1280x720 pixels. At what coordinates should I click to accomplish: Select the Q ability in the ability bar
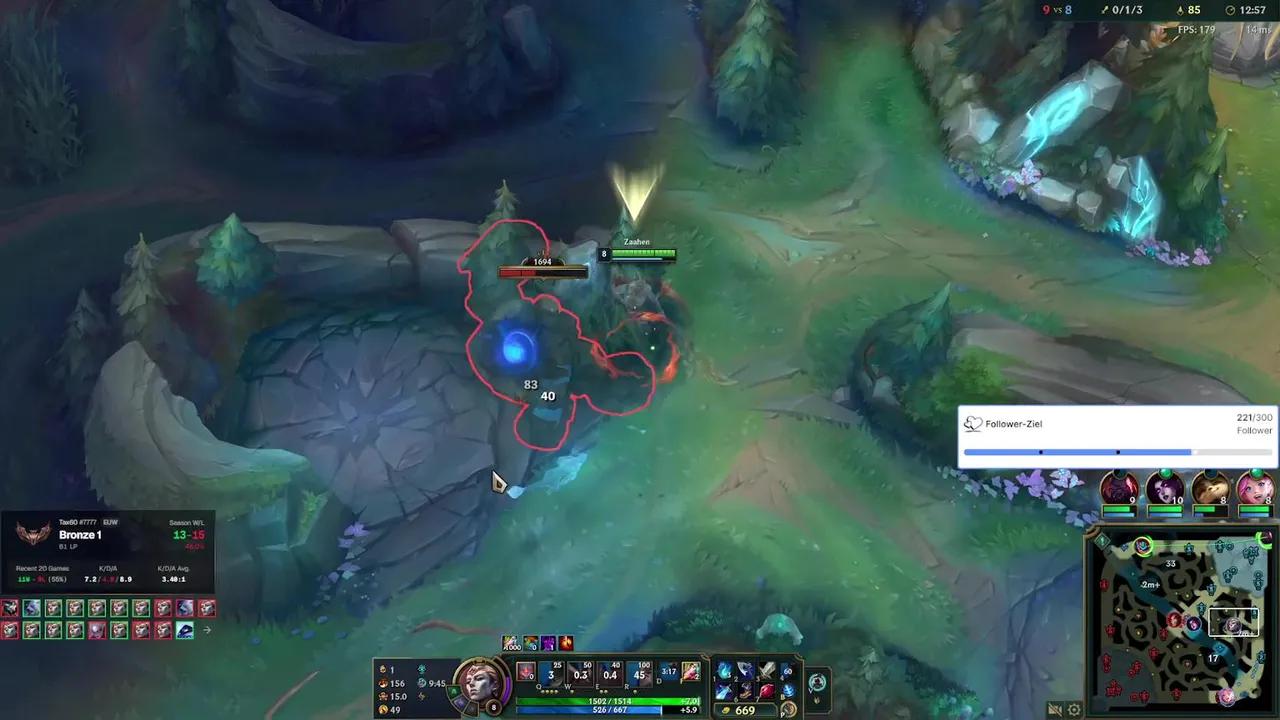[549, 675]
